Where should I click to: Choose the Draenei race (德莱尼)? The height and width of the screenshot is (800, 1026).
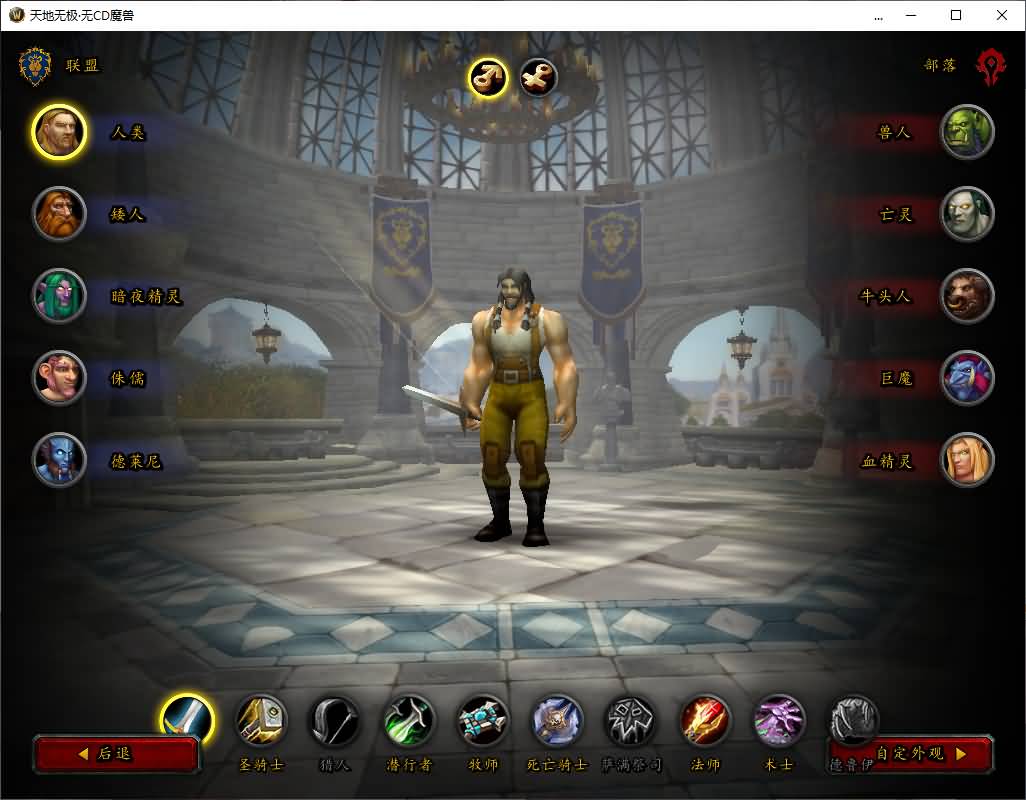[59, 460]
